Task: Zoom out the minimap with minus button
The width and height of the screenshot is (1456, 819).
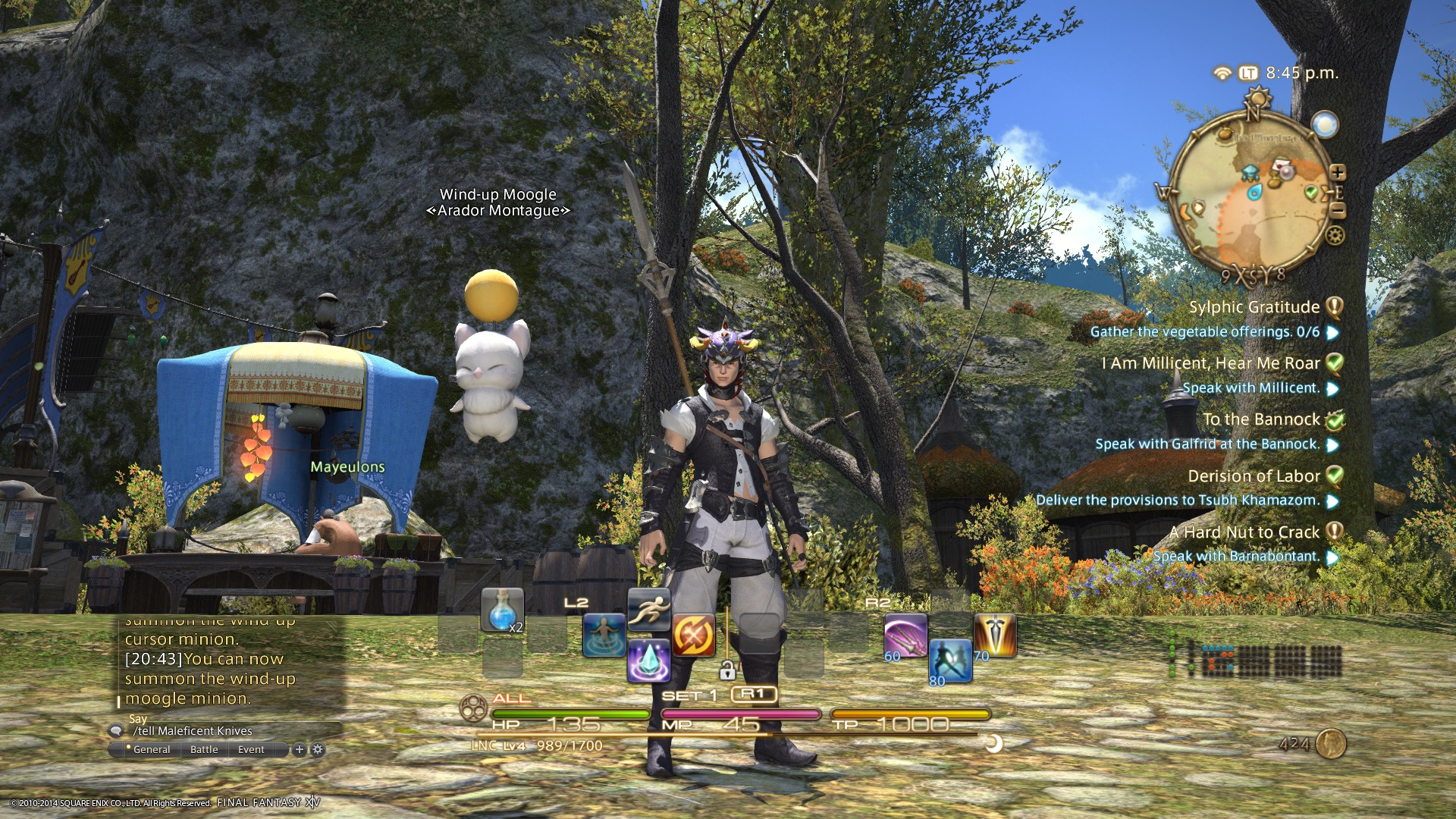Action: (1338, 210)
